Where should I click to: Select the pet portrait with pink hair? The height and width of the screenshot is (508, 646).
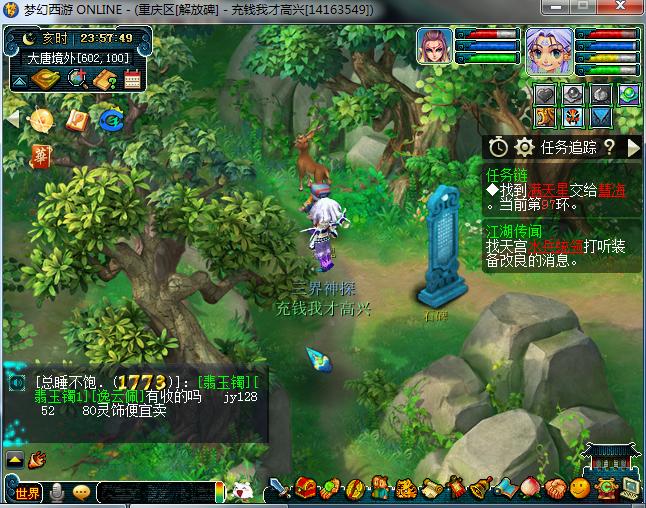click(x=434, y=47)
